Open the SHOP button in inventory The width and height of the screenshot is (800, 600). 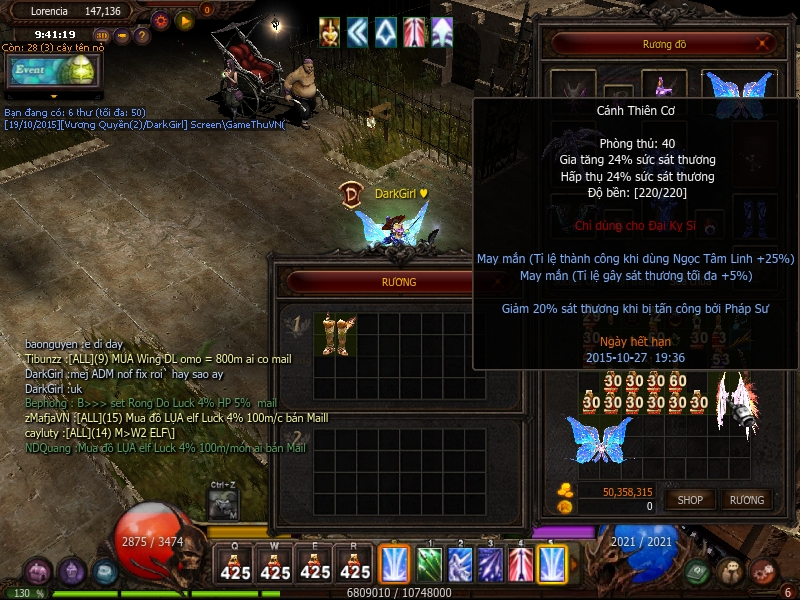click(691, 499)
